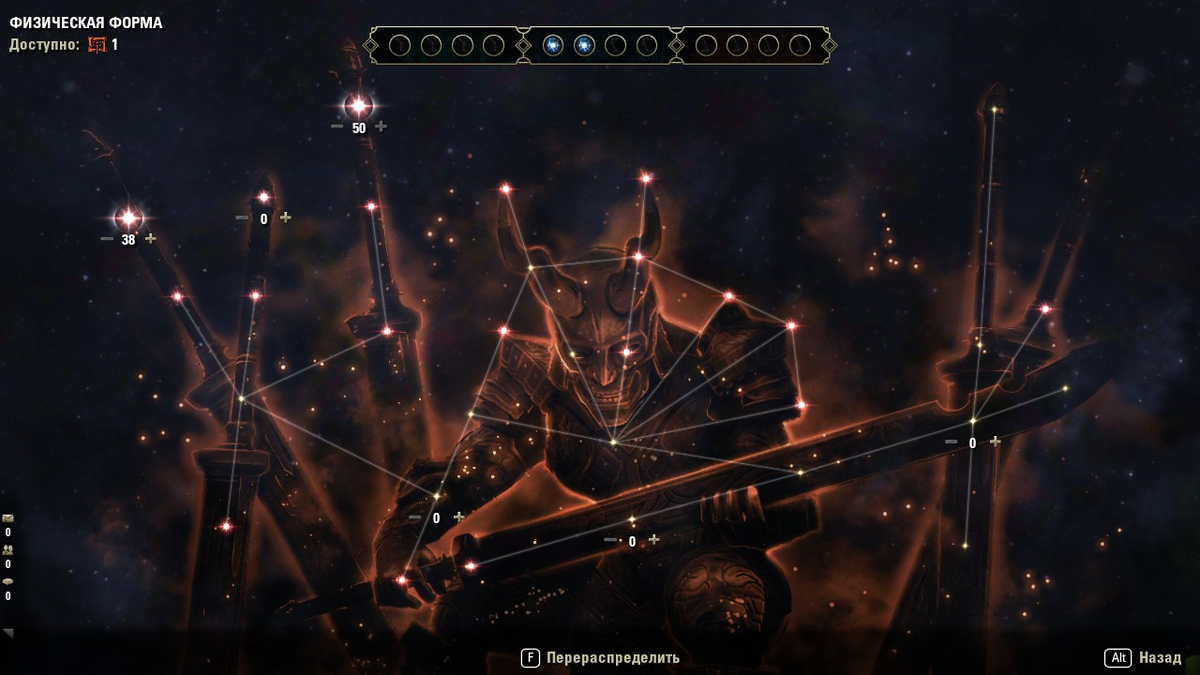Click the Перераспределить button label
Screen dimensions: 1200x675
pyautogui.click(x=612, y=658)
